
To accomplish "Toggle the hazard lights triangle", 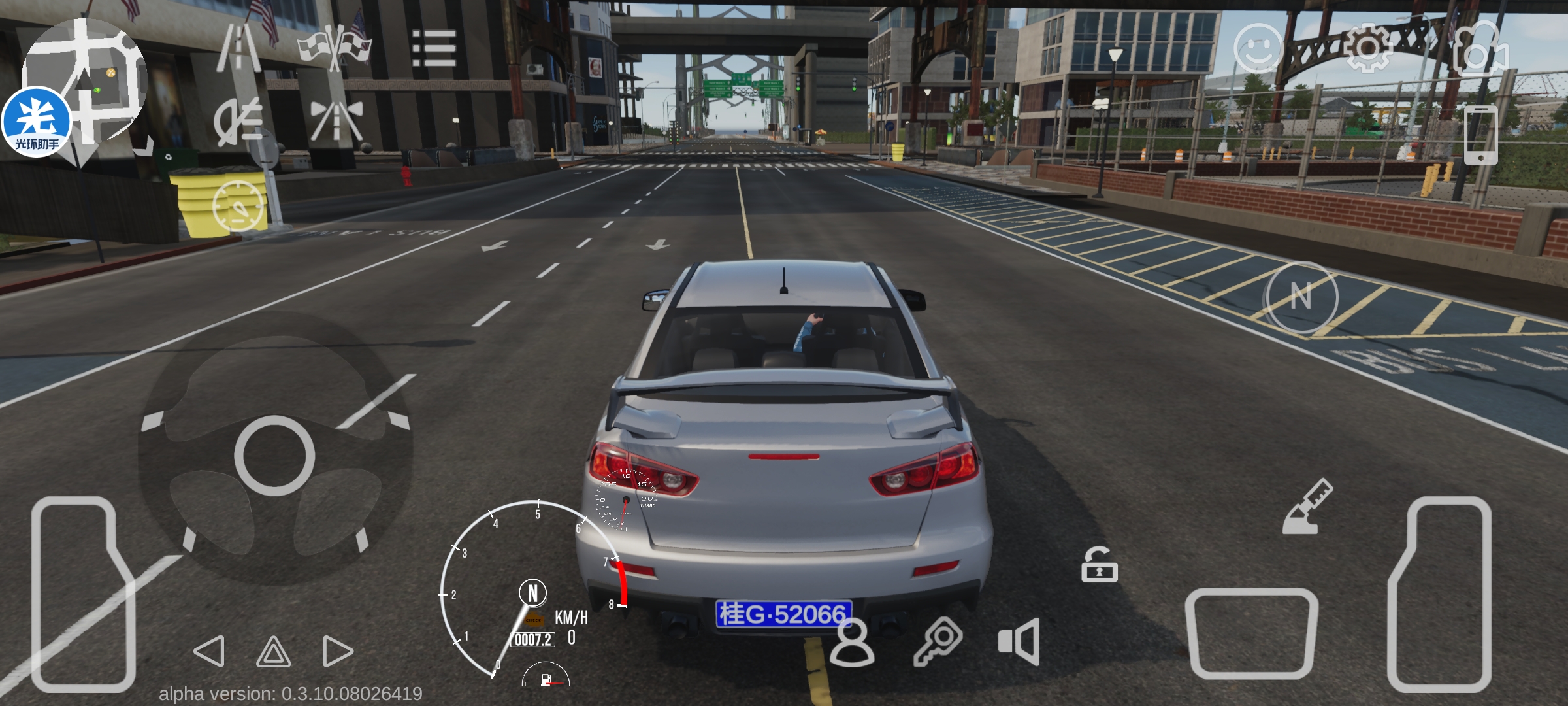I will (273, 652).
